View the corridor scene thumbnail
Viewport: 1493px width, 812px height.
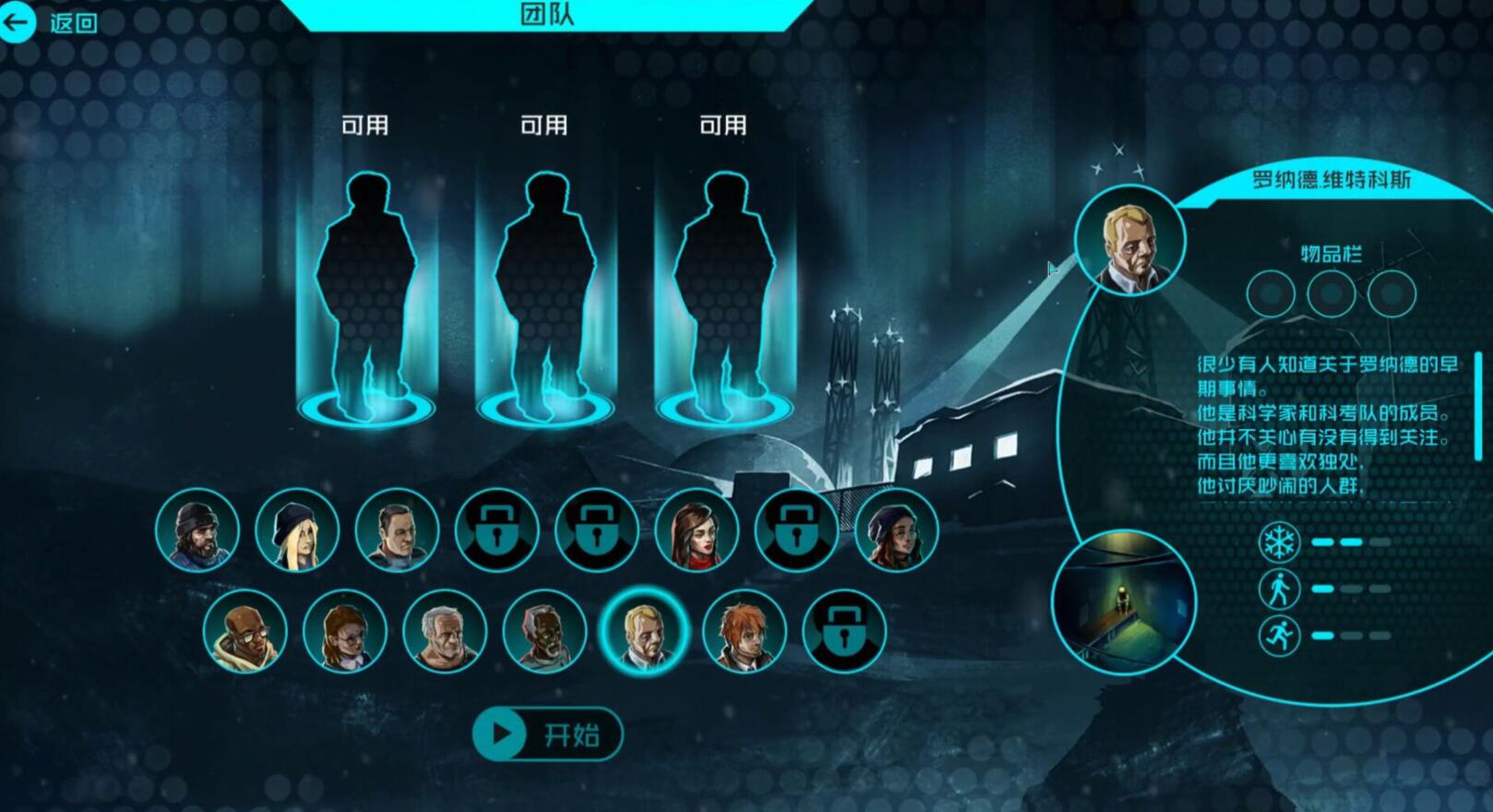pyautogui.click(x=1123, y=602)
